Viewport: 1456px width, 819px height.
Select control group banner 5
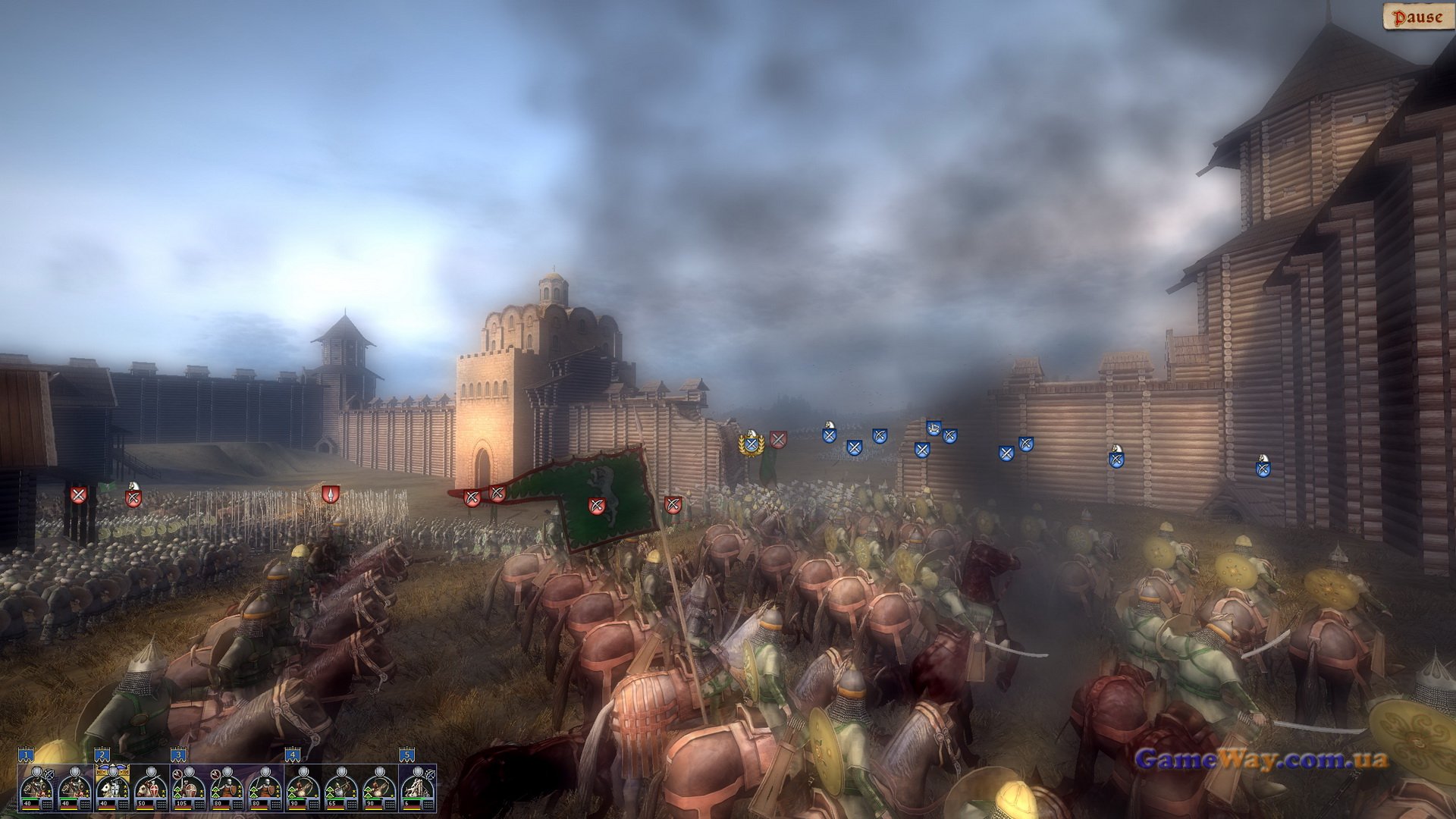[x=407, y=755]
